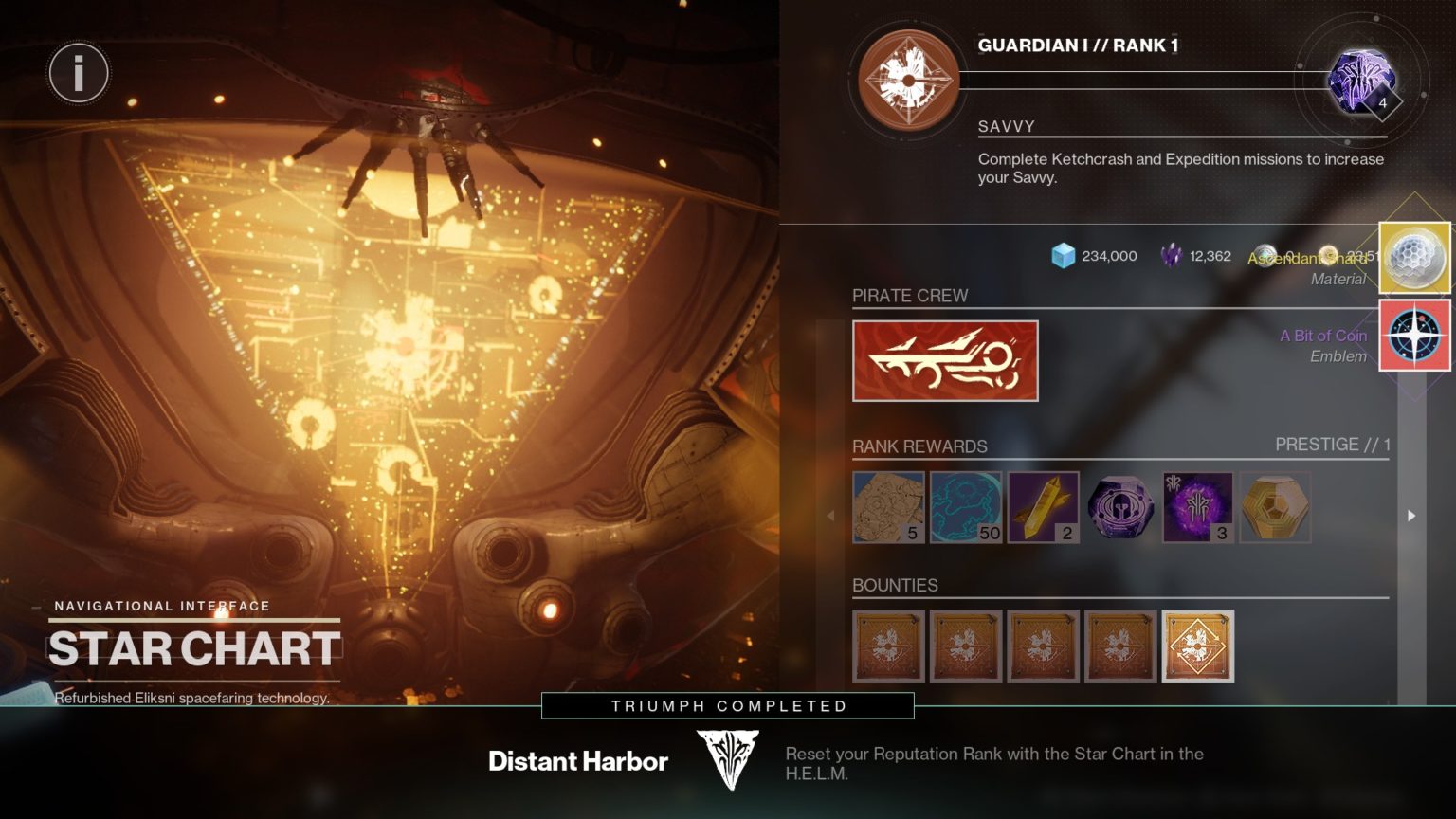Open the Star Chart info button
1456x819 pixels.
pos(79,73)
